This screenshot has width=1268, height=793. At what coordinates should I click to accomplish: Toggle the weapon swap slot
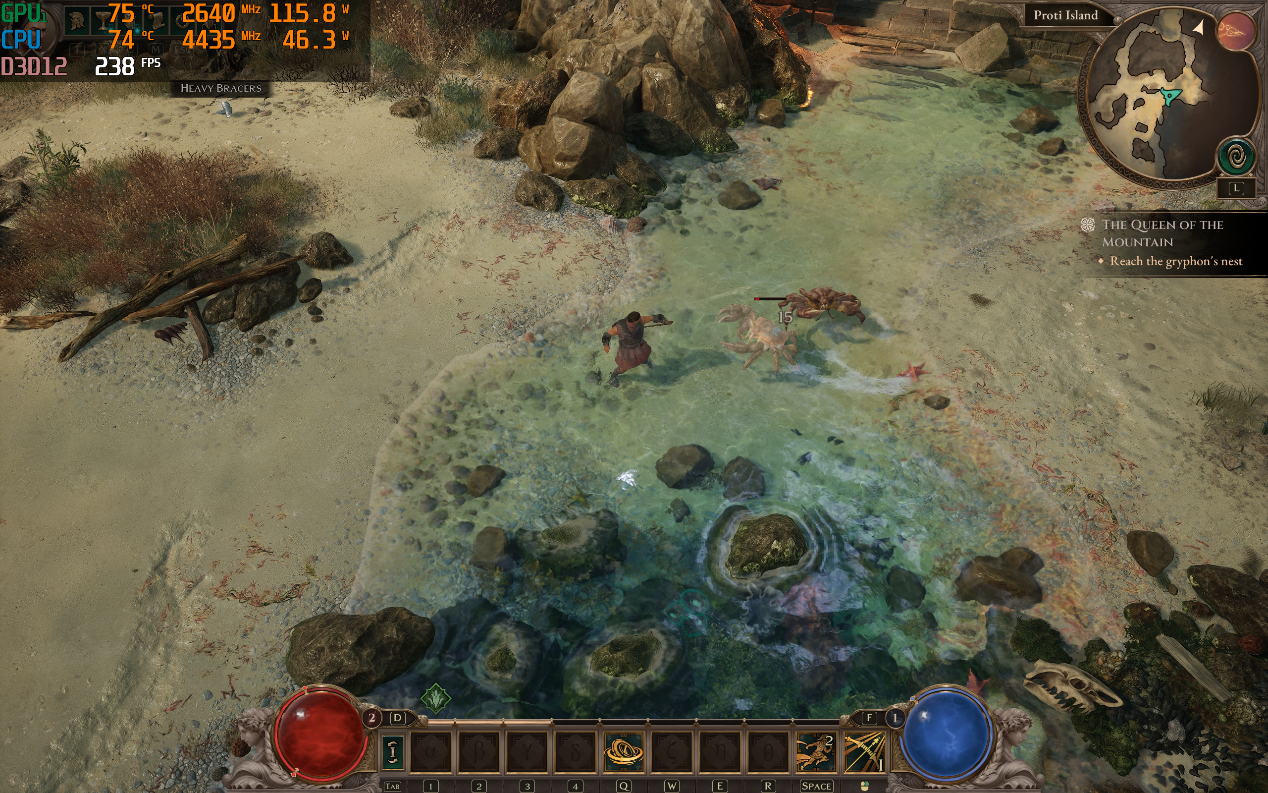(x=394, y=751)
